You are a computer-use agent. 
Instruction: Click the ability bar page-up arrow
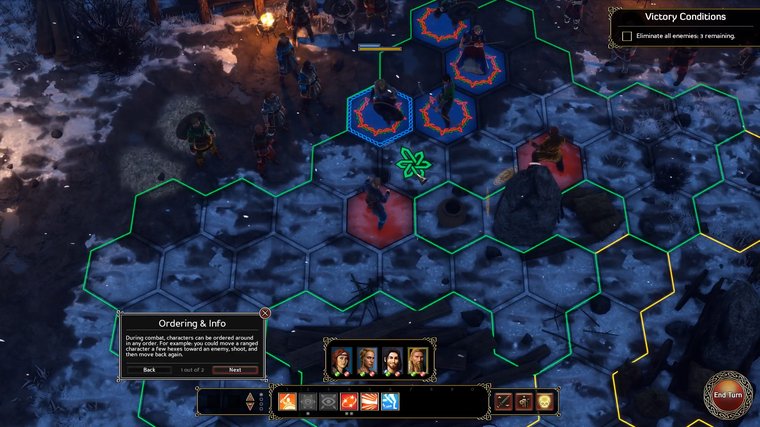tap(250, 396)
